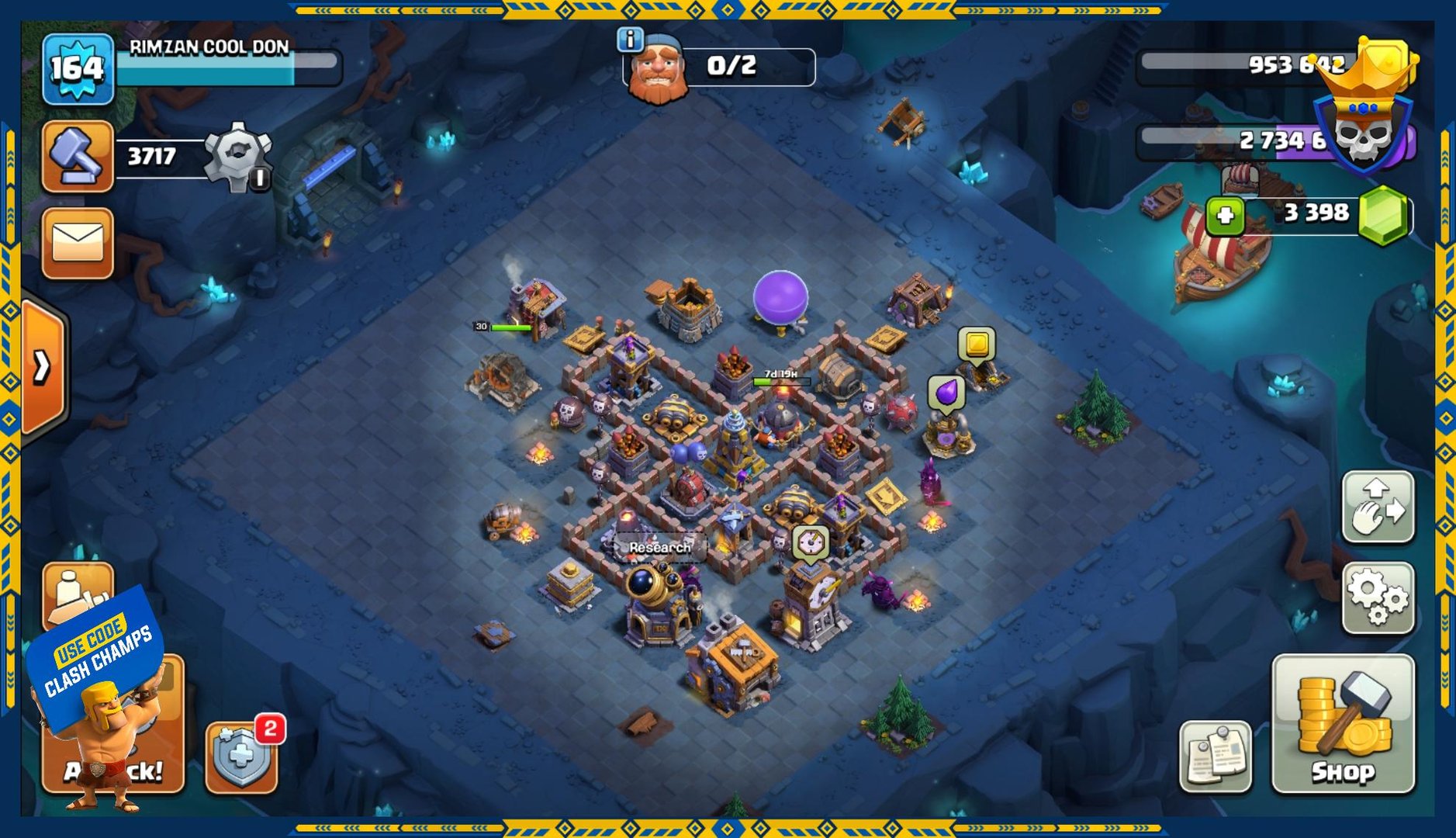Open the settings gears button
Image resolution: width=1456 pixels, height=838 pixels.
coord(1378,597)
